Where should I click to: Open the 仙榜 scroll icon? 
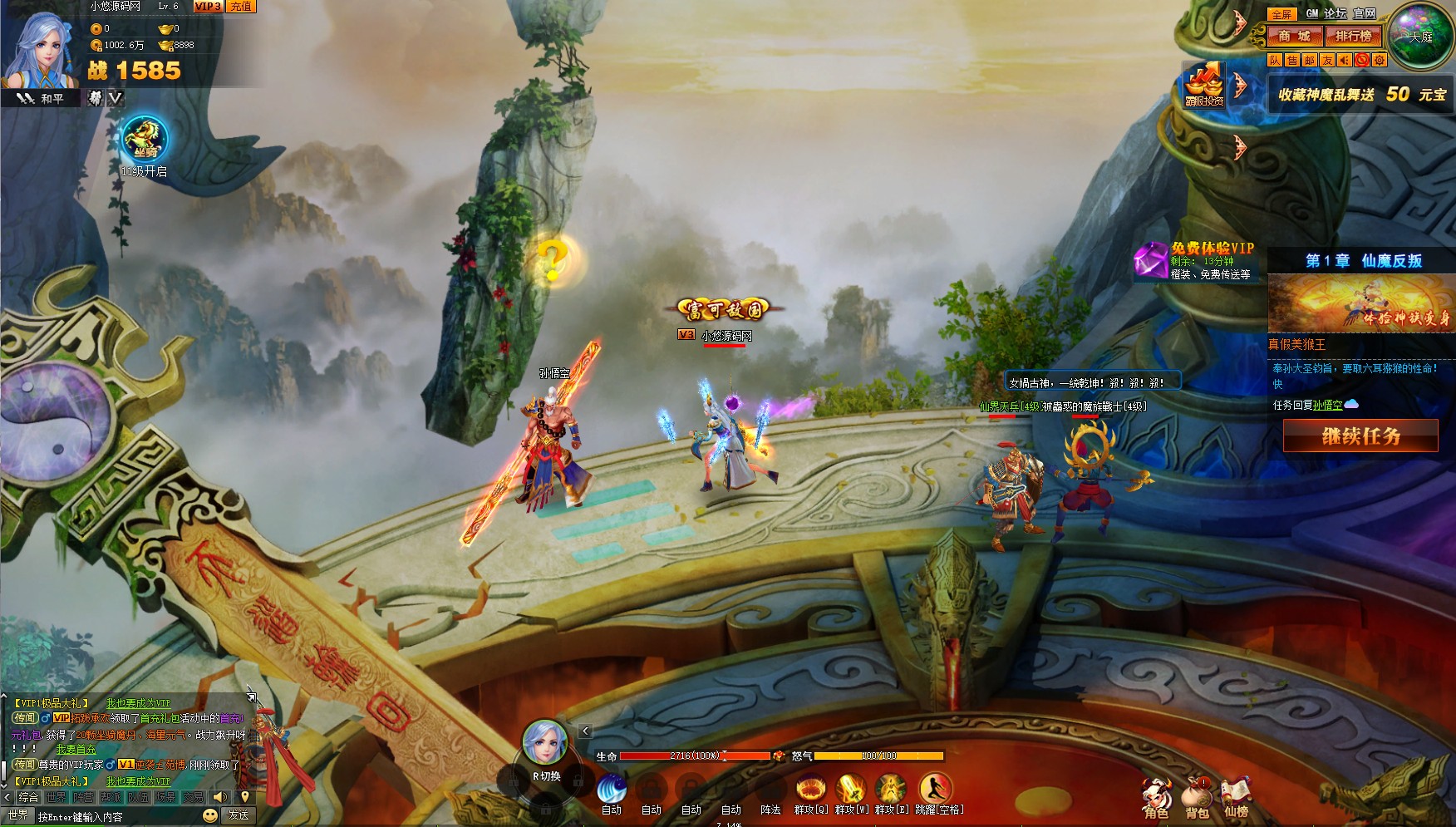pyautogui.click(x=1236, y=797)
